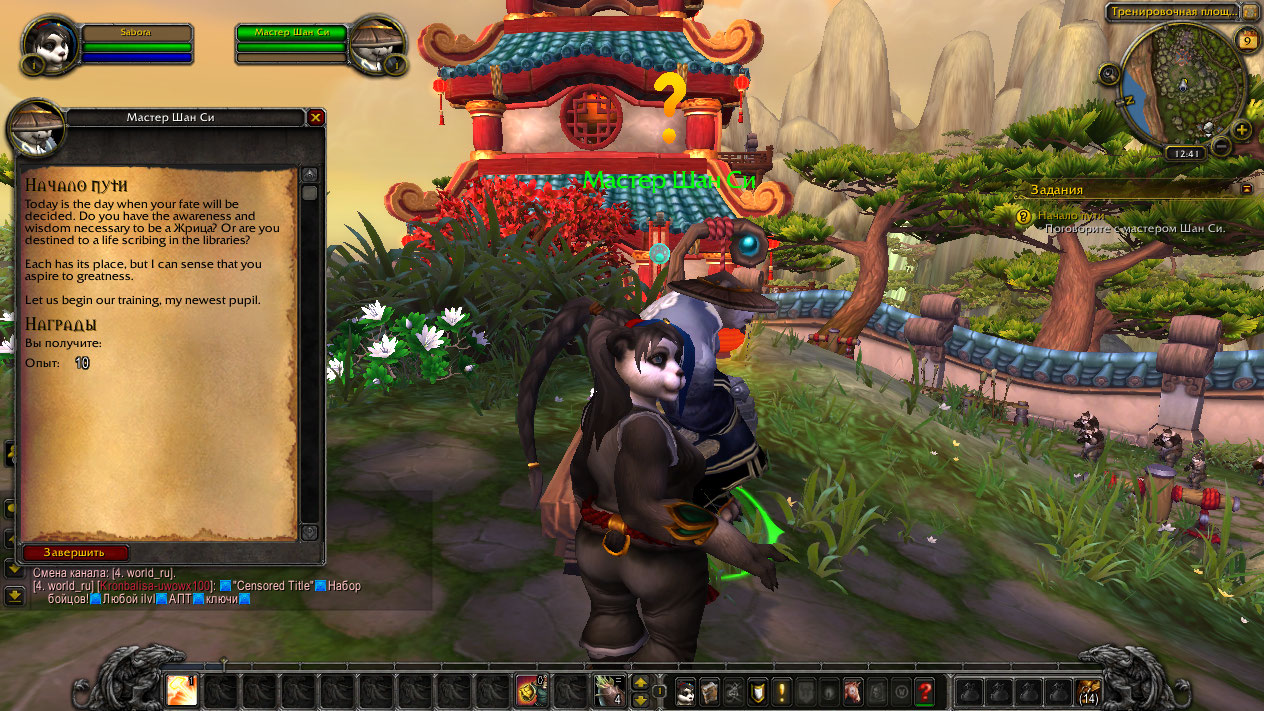Zoom in the minimap with the plus button
Viewport: 1264px width, 711px height.
coord(1242,130)
